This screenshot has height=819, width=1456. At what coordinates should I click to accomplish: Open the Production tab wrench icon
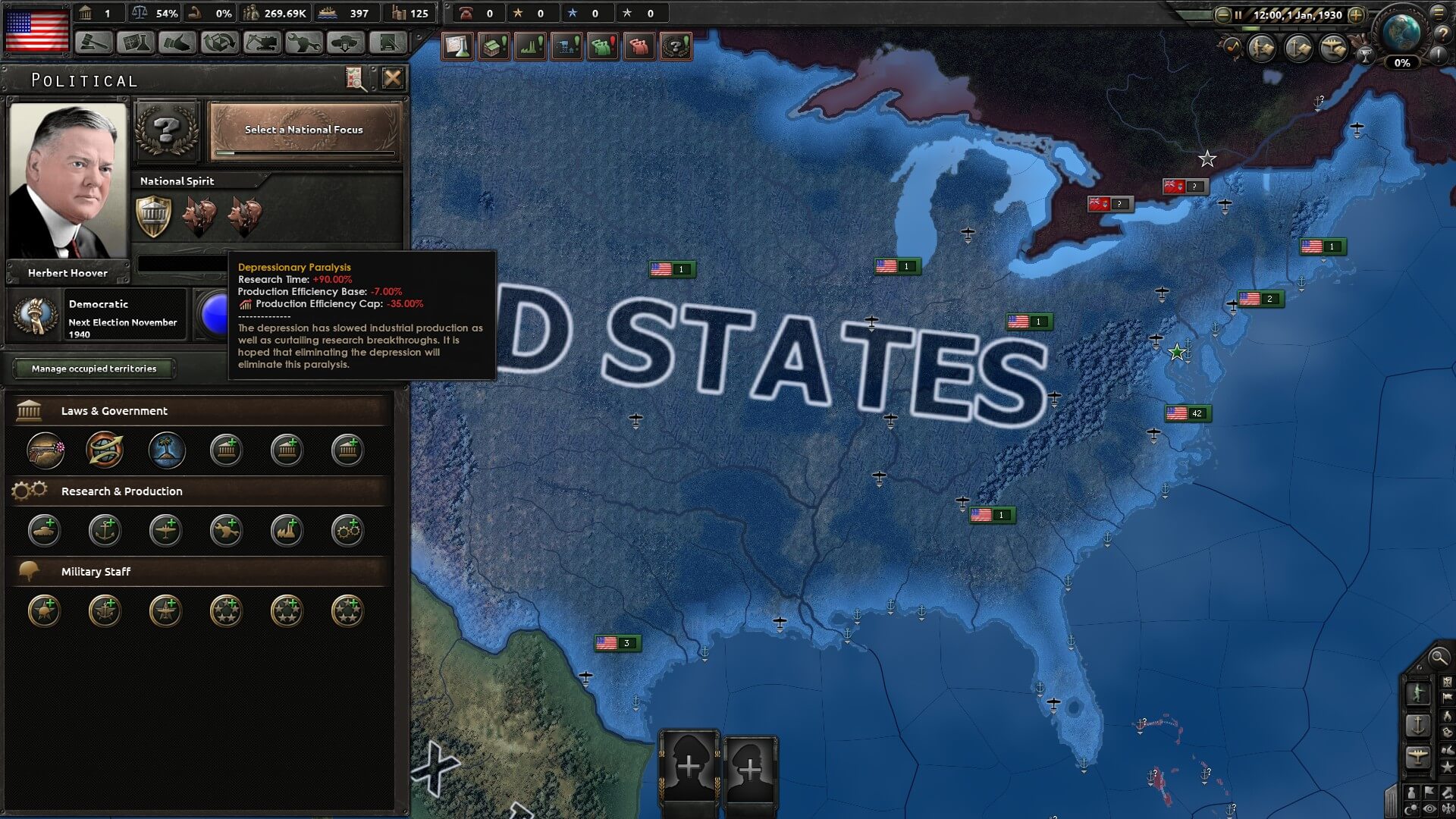click(x=303, y=43)
